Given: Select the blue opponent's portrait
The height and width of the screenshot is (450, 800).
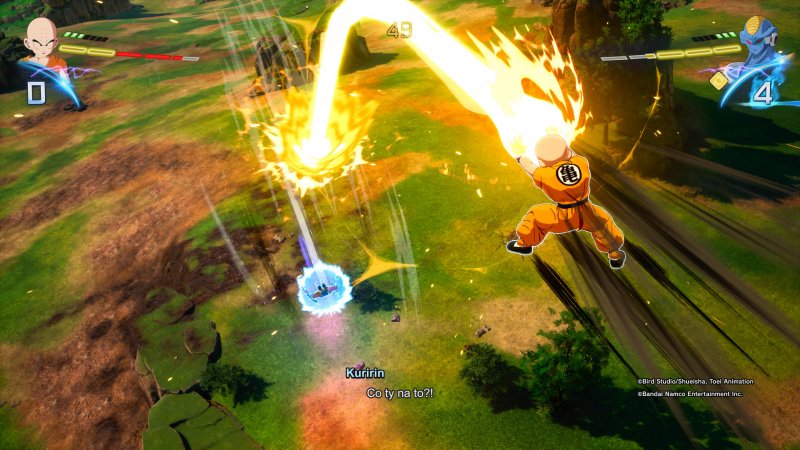Looking at the screenshot, I should 759,40.
